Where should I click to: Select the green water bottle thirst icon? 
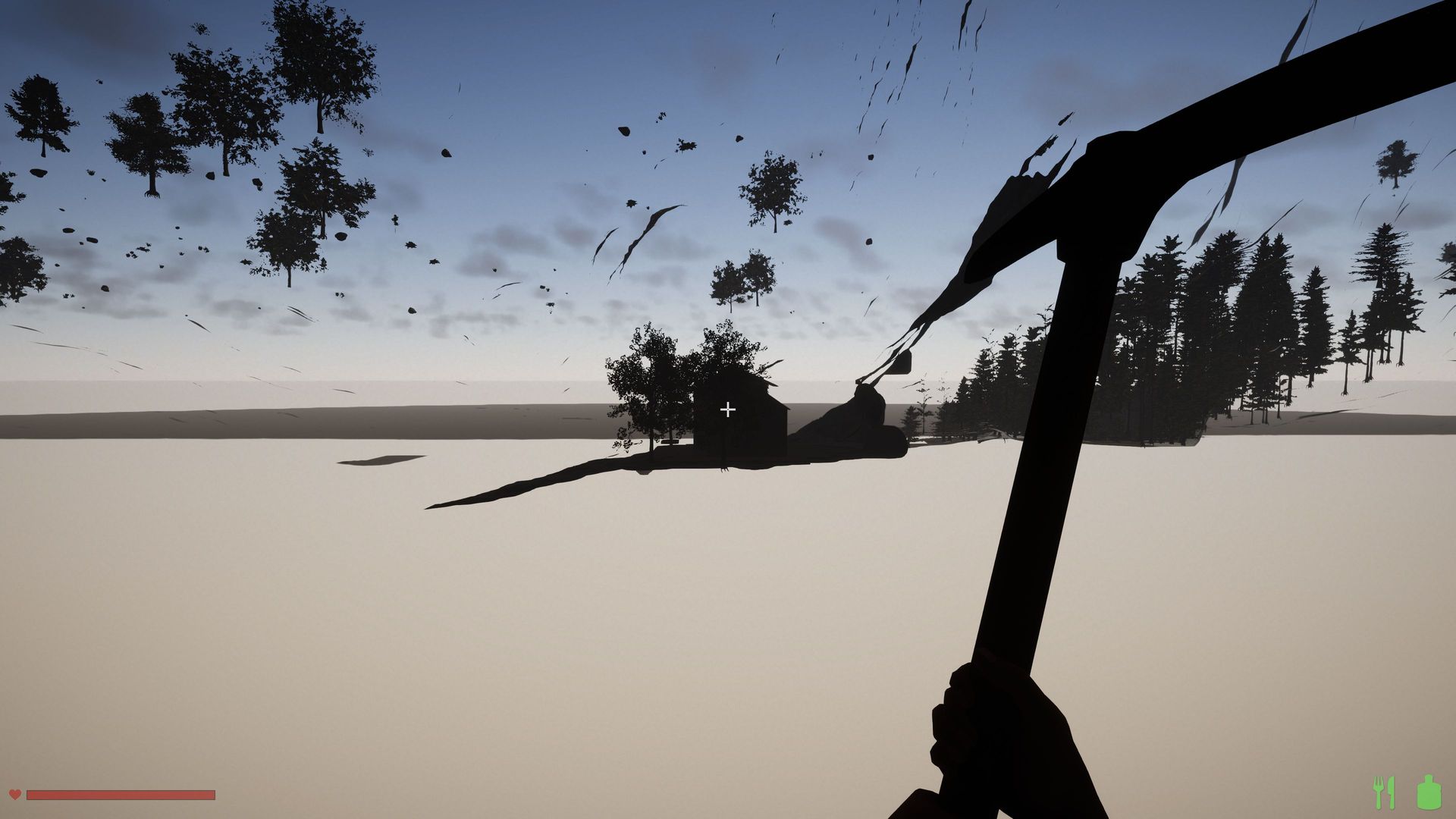[x=1427, y=792]
